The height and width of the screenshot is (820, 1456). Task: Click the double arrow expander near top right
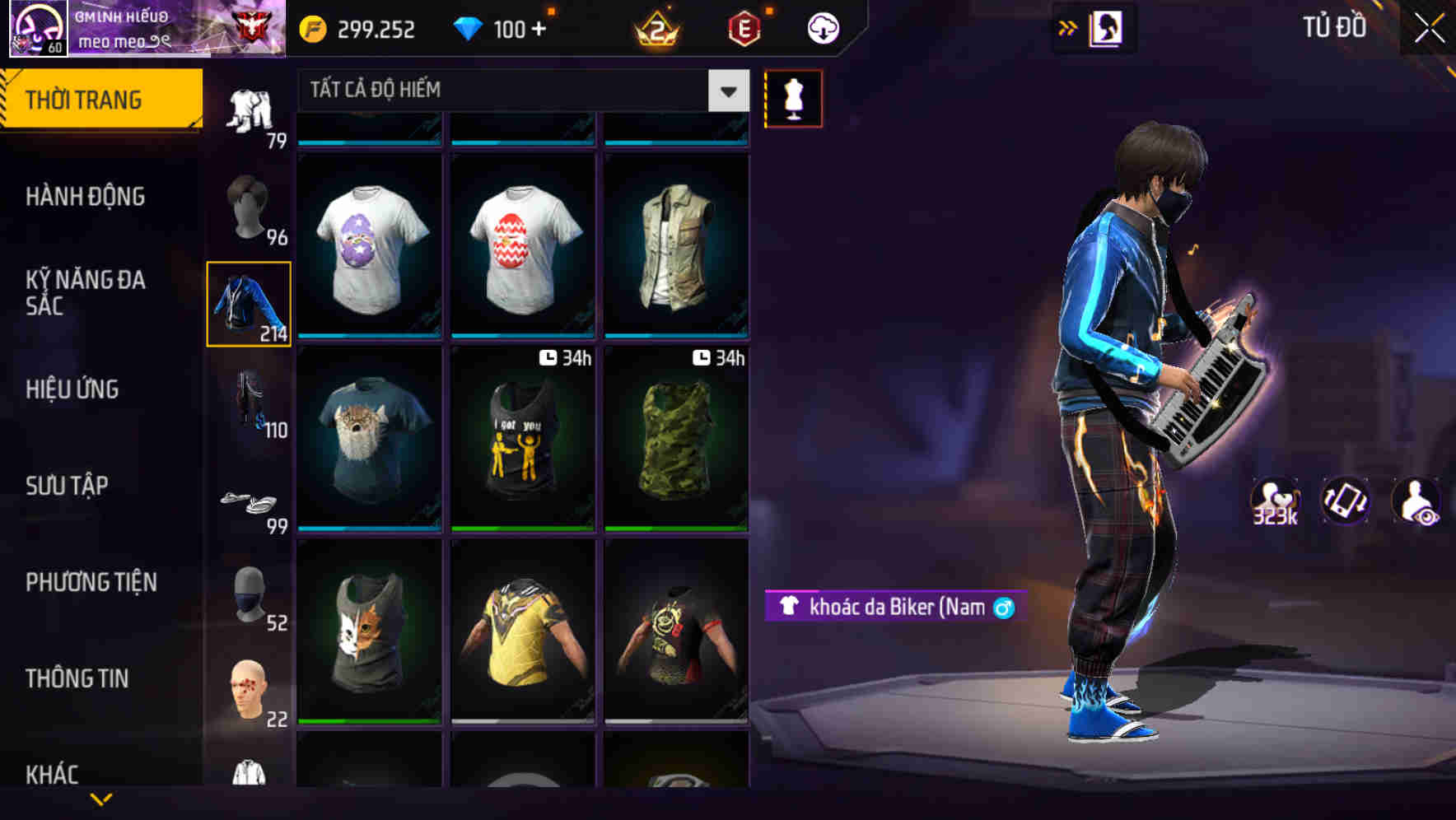(1067, 27)
